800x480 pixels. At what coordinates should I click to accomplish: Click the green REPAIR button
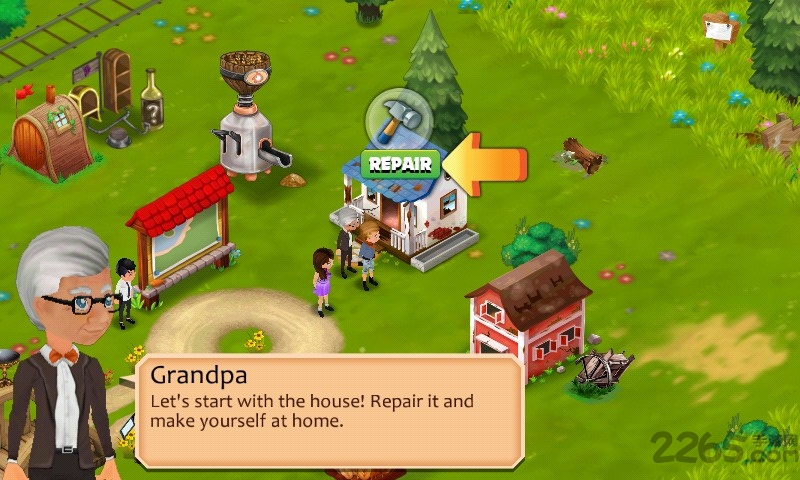click(400, 164)
